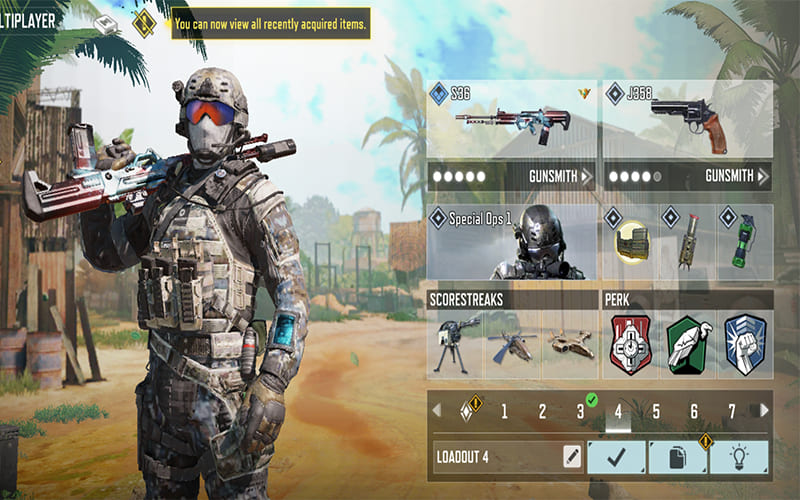This screenshot has height=500, width=800.
Task: Choose the Special Ops 1 operator slot
Action: 512,243
